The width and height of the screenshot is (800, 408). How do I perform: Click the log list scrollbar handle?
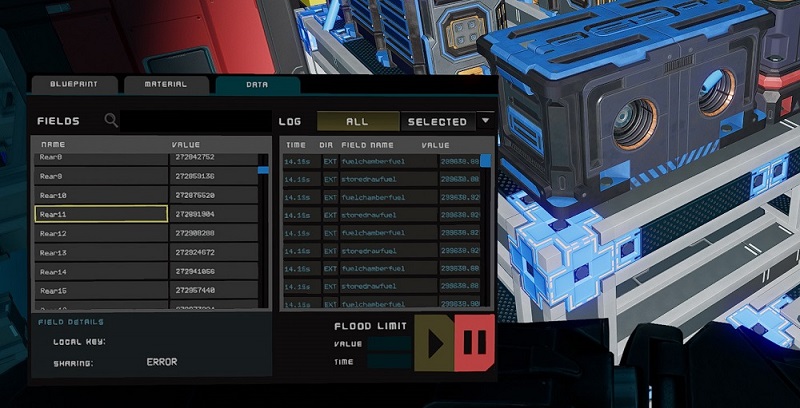[486, 160]
